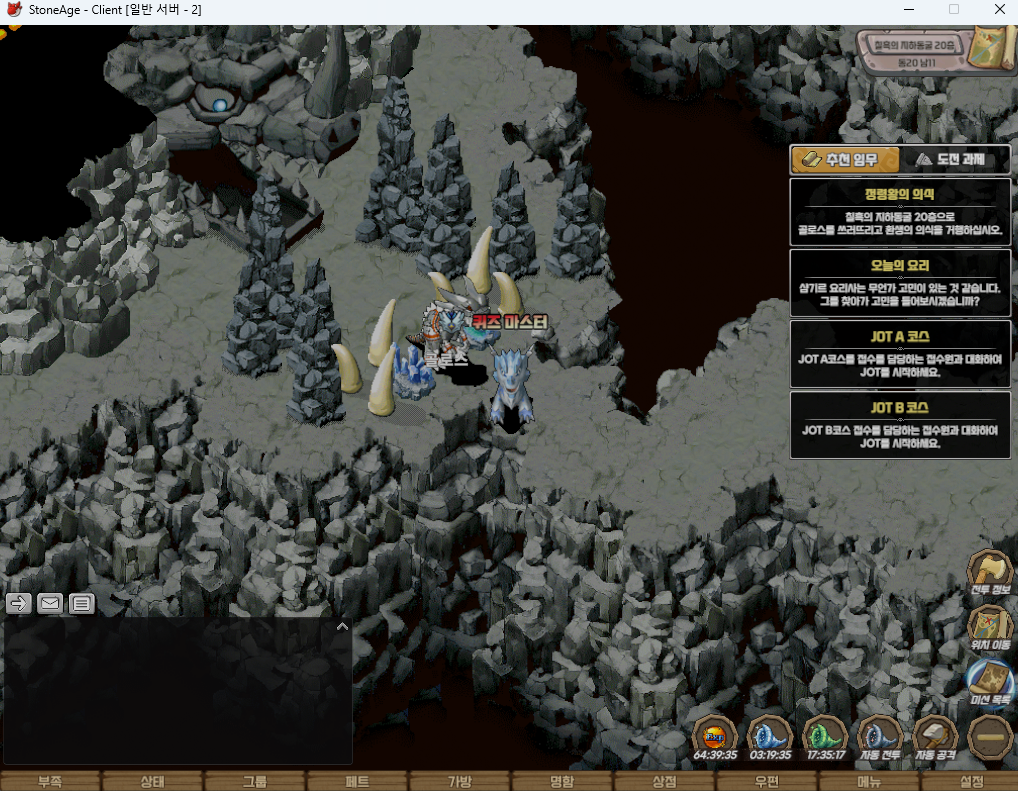1018x791 pixels.
Task: Open the 설정 (settings) menu
Action: (x=971, y=781)
